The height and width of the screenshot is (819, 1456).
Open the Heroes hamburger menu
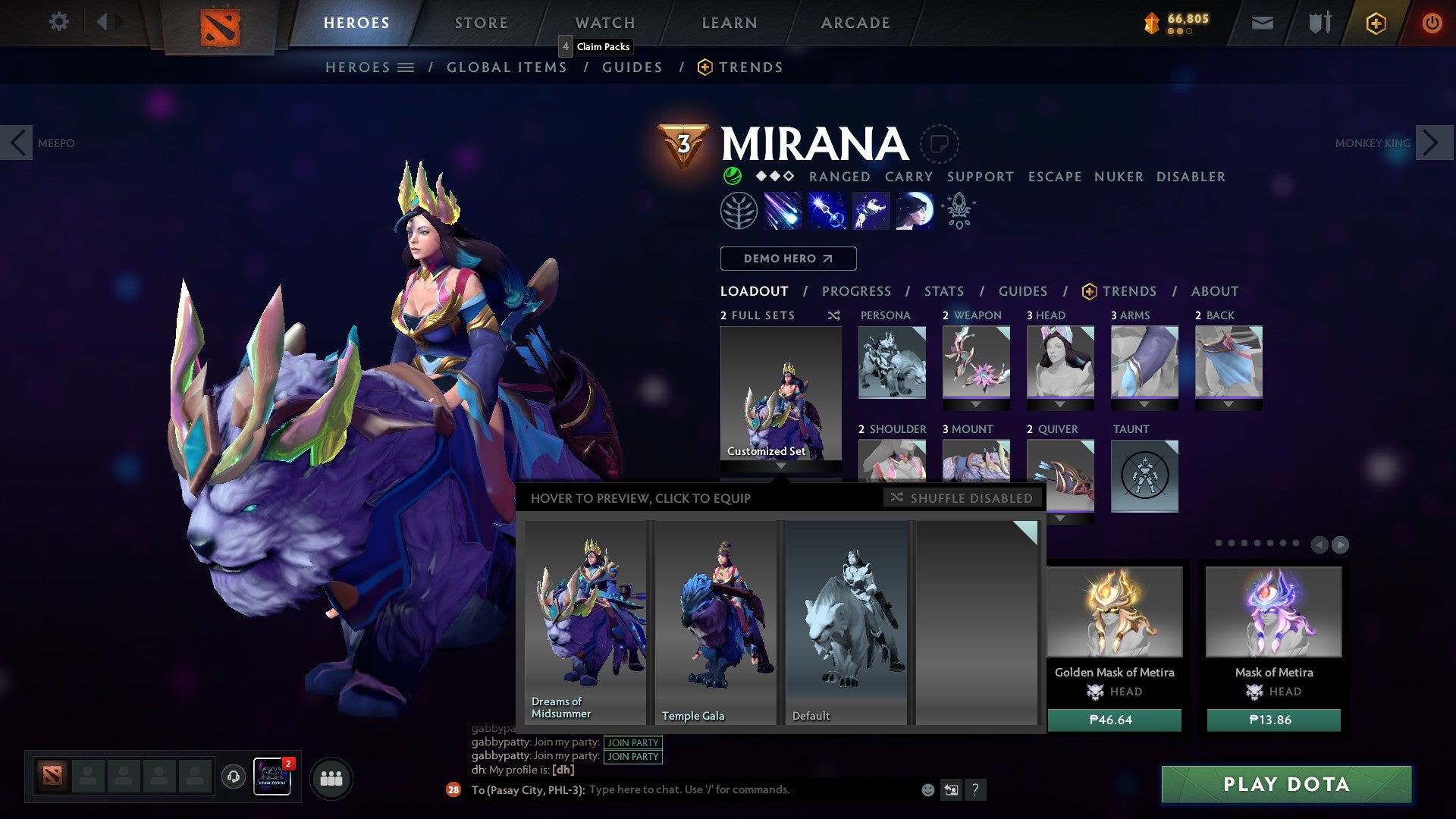point(406,67)
